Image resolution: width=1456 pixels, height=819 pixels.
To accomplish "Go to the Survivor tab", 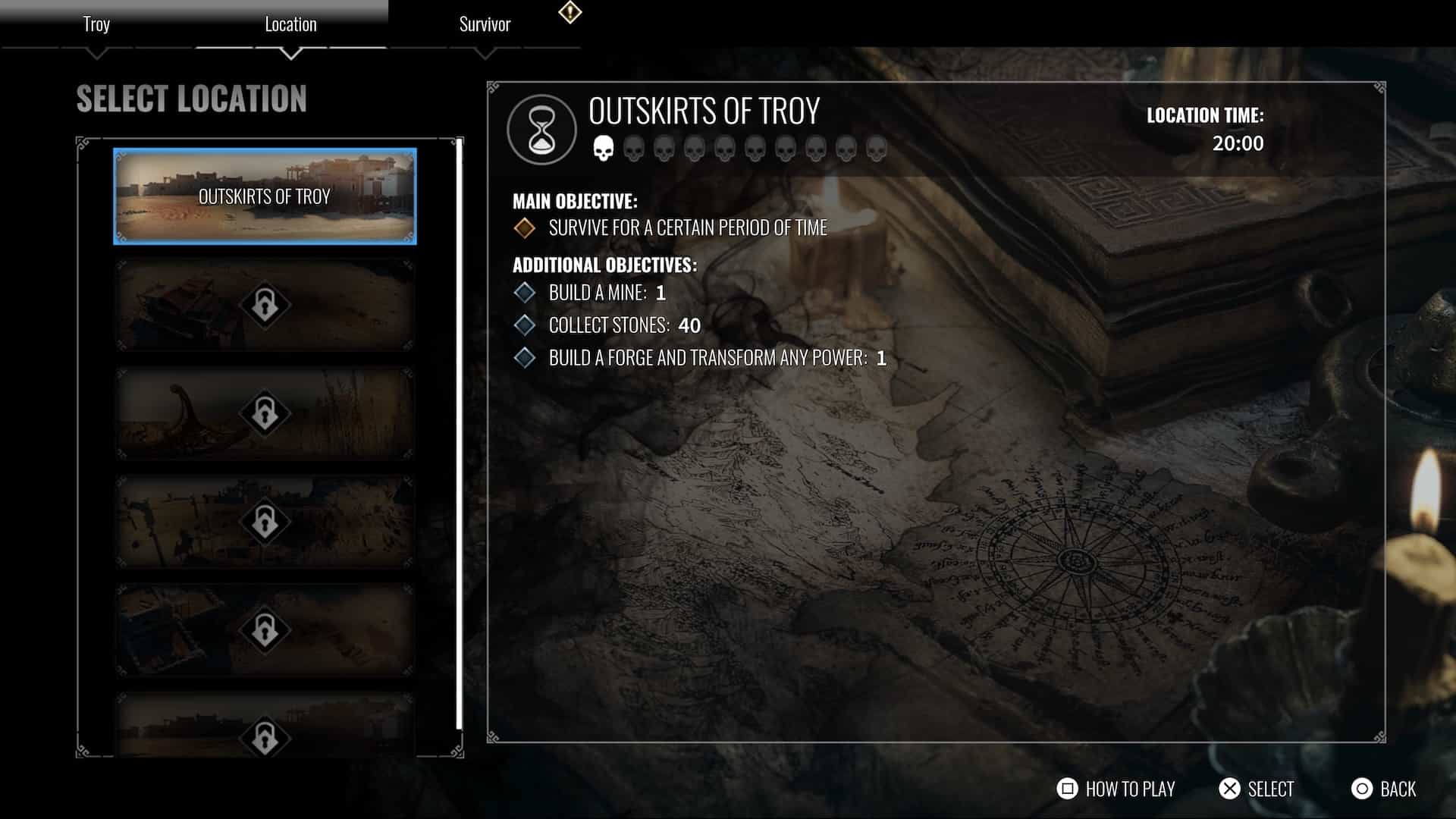I will click(485, 24).
